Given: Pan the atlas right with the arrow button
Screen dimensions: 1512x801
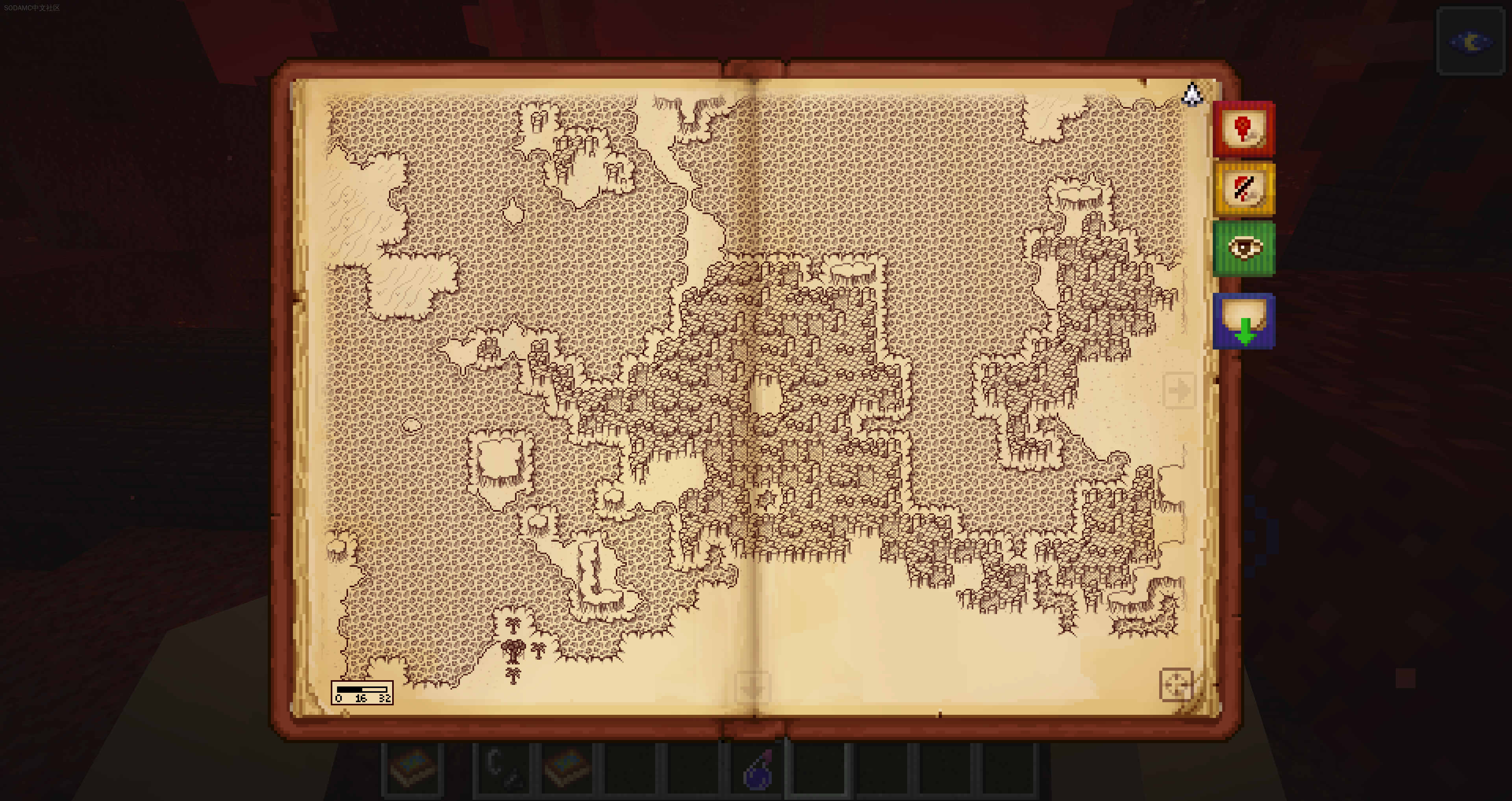Looking at the screenshot, I should coord(1179,390).
